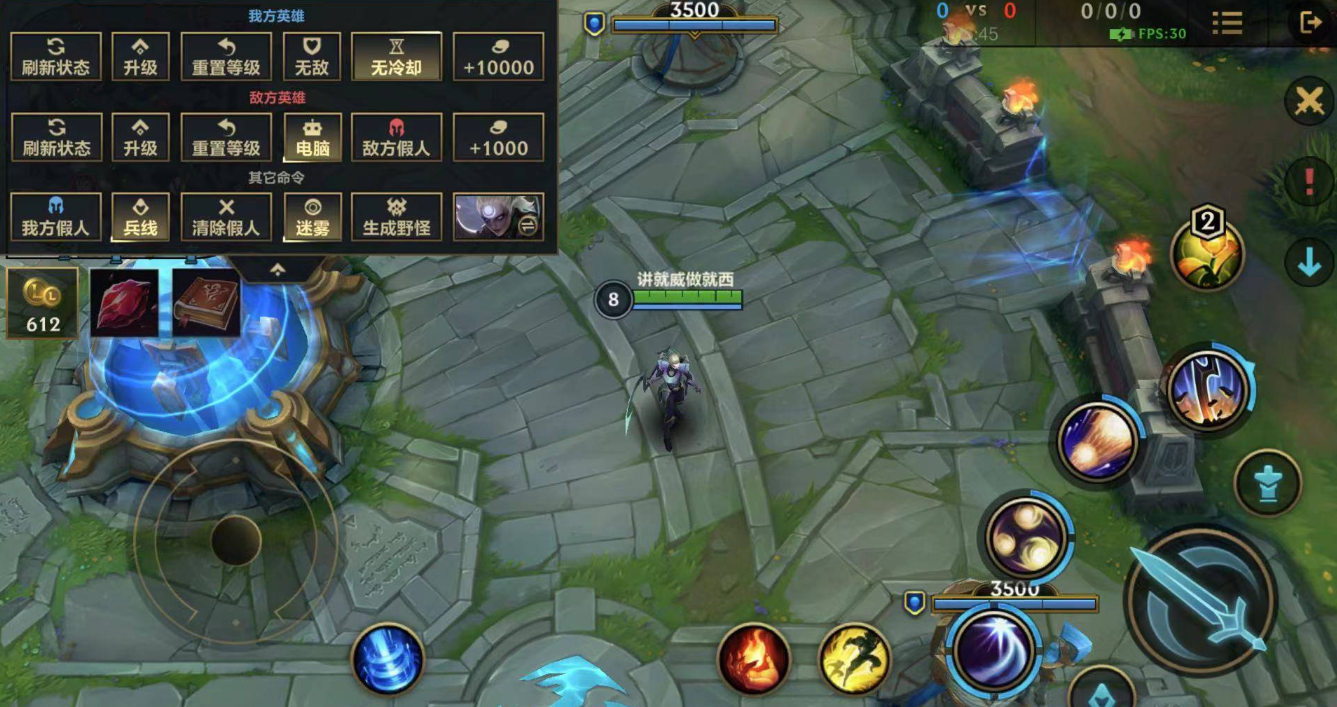1337x707 pixels.
Task: Toggle the 无冷却 no-cooldown option
Action: [x=396, y=57]
